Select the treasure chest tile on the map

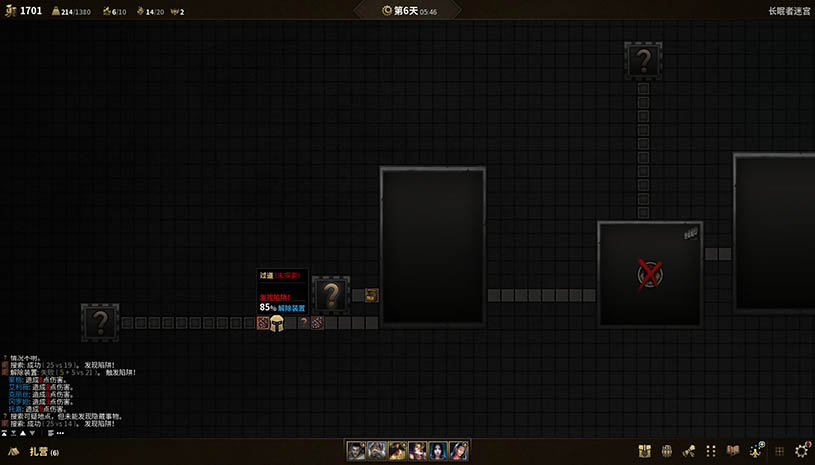[372, 294]
